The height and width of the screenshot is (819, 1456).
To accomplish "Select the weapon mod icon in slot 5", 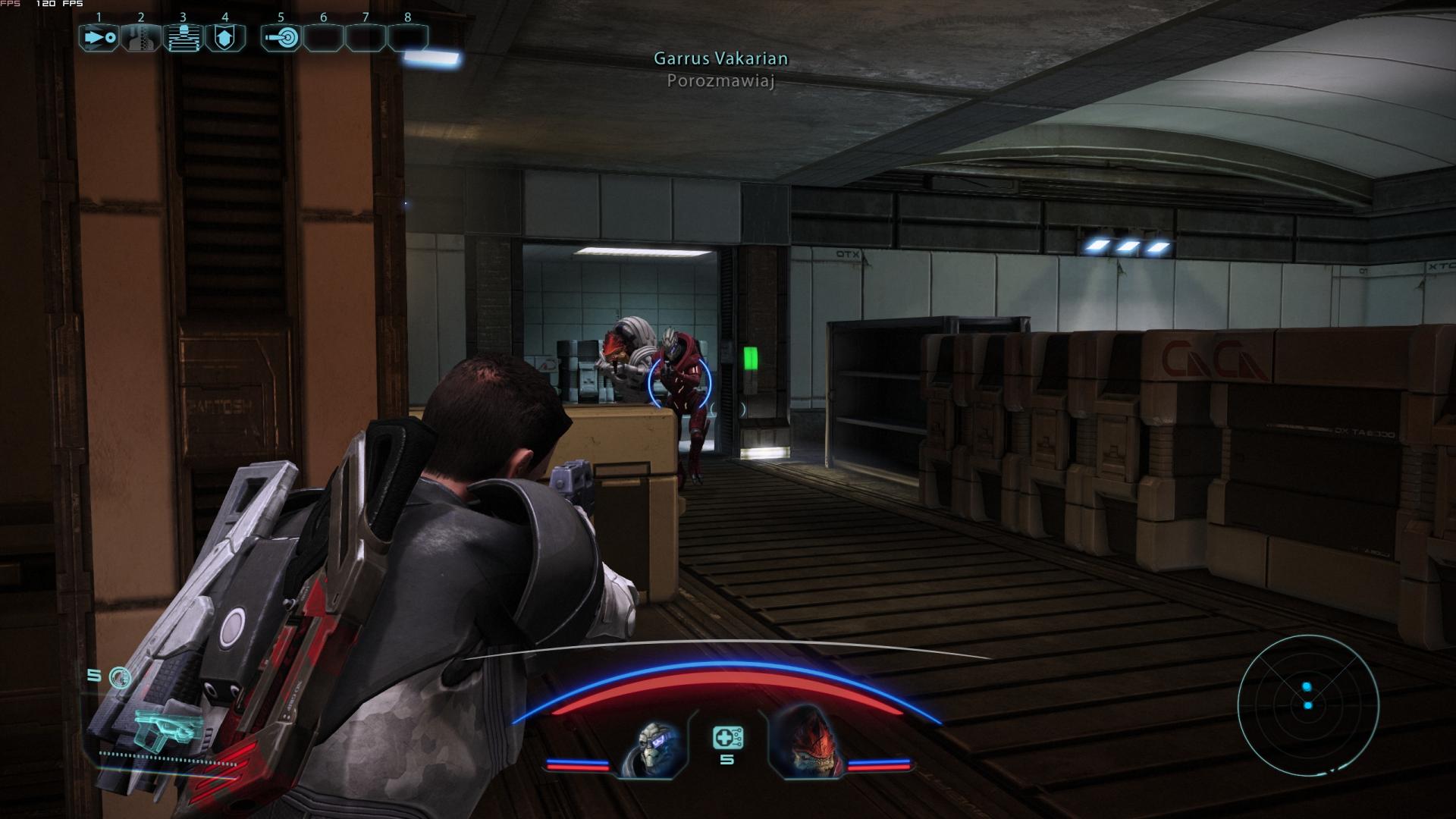I will pyautogui.click(x=281, y=34).
